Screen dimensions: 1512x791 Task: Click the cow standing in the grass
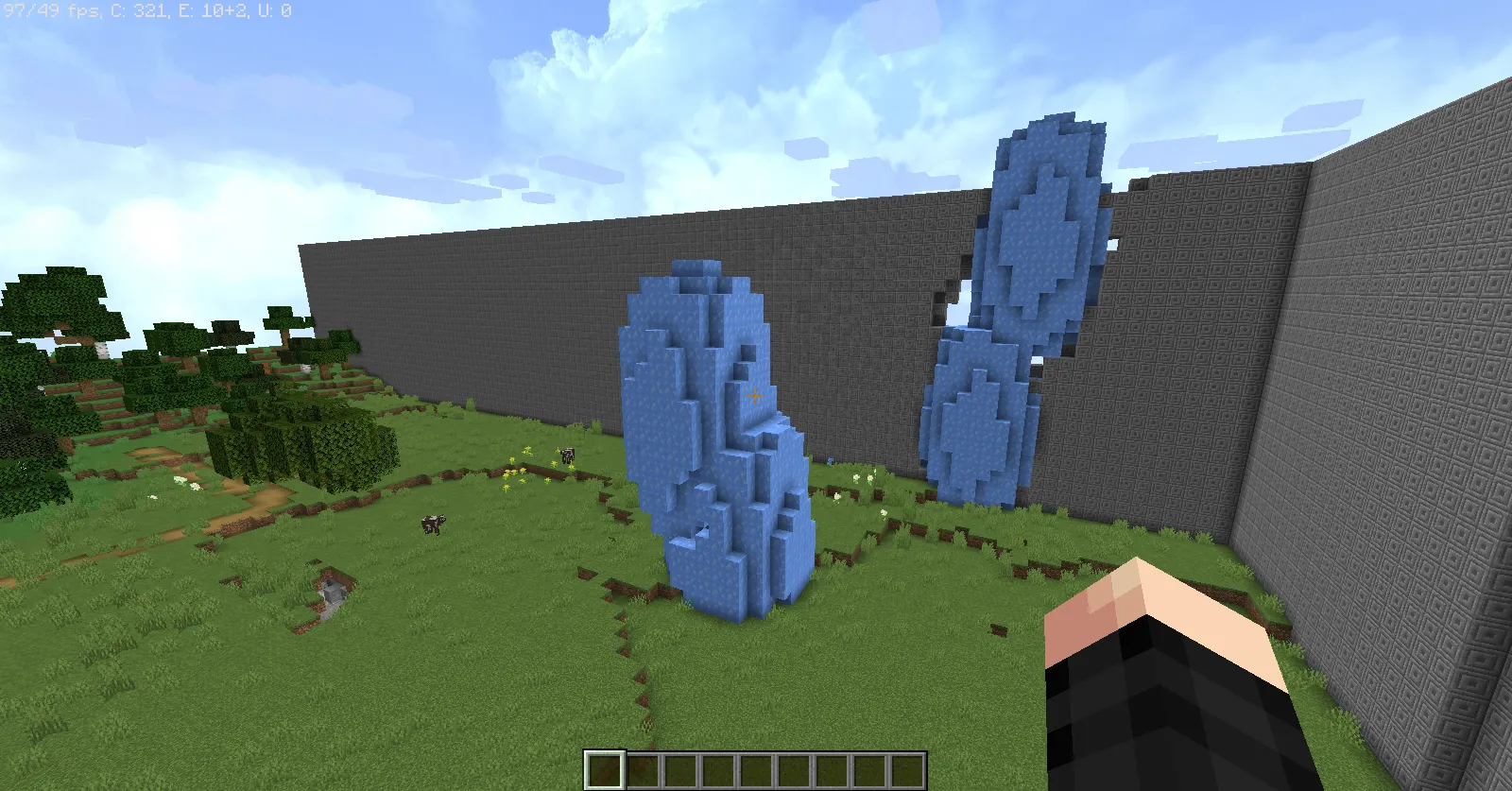click(x=434, y=523)
